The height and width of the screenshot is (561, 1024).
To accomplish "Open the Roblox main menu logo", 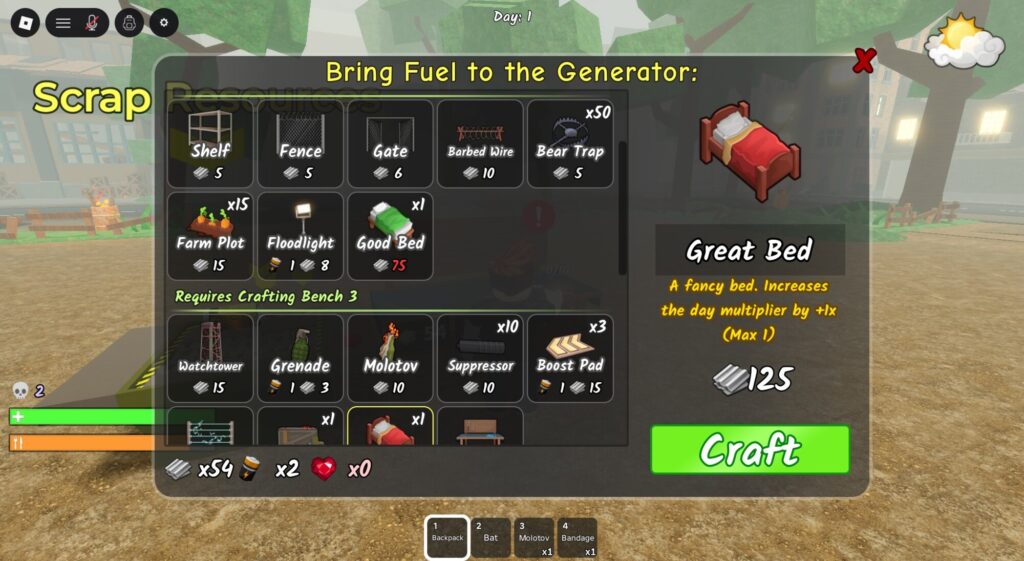I will (x=25, y=22).
